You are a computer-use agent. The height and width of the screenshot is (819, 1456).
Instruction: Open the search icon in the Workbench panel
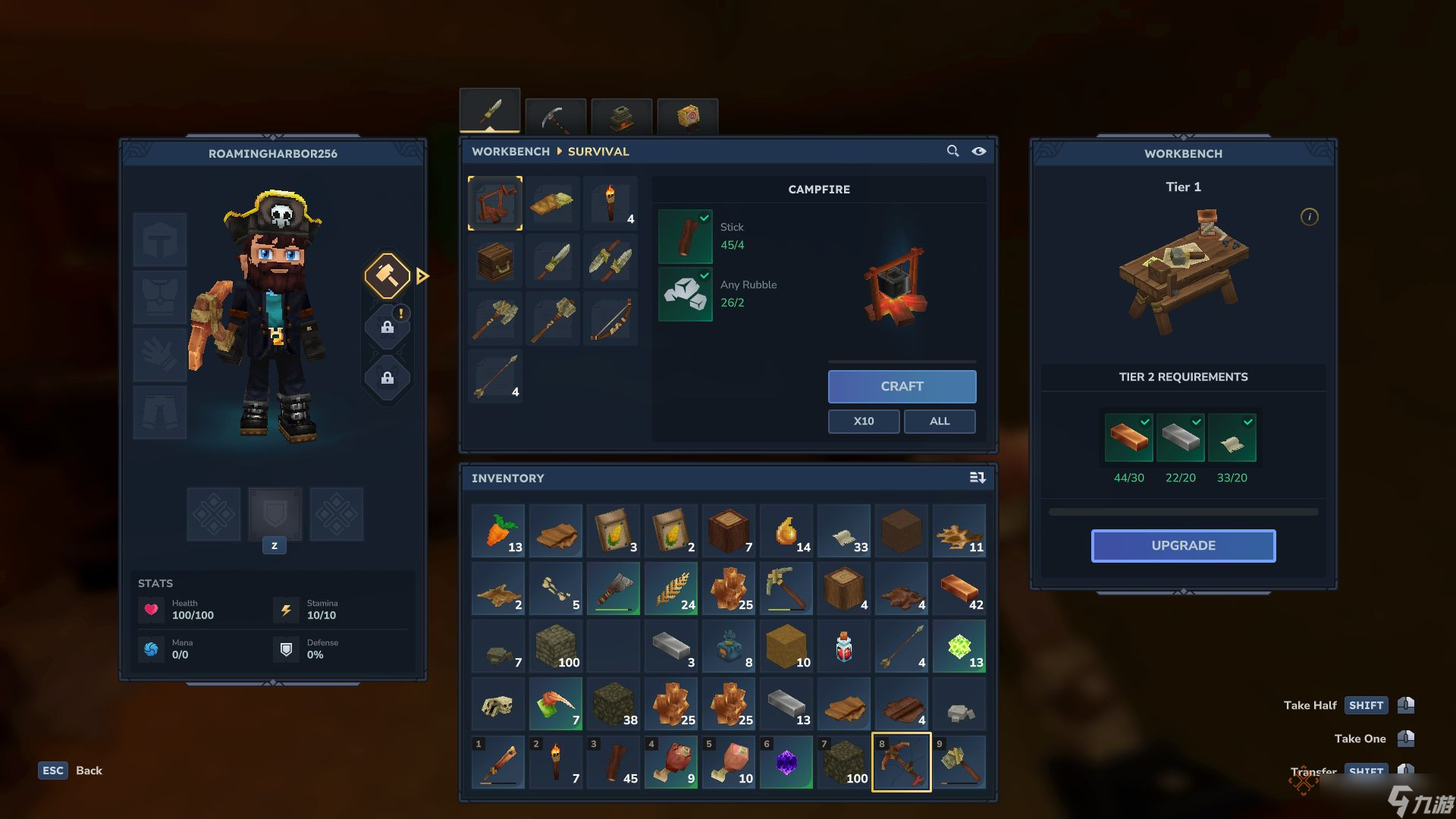point(953,151)
